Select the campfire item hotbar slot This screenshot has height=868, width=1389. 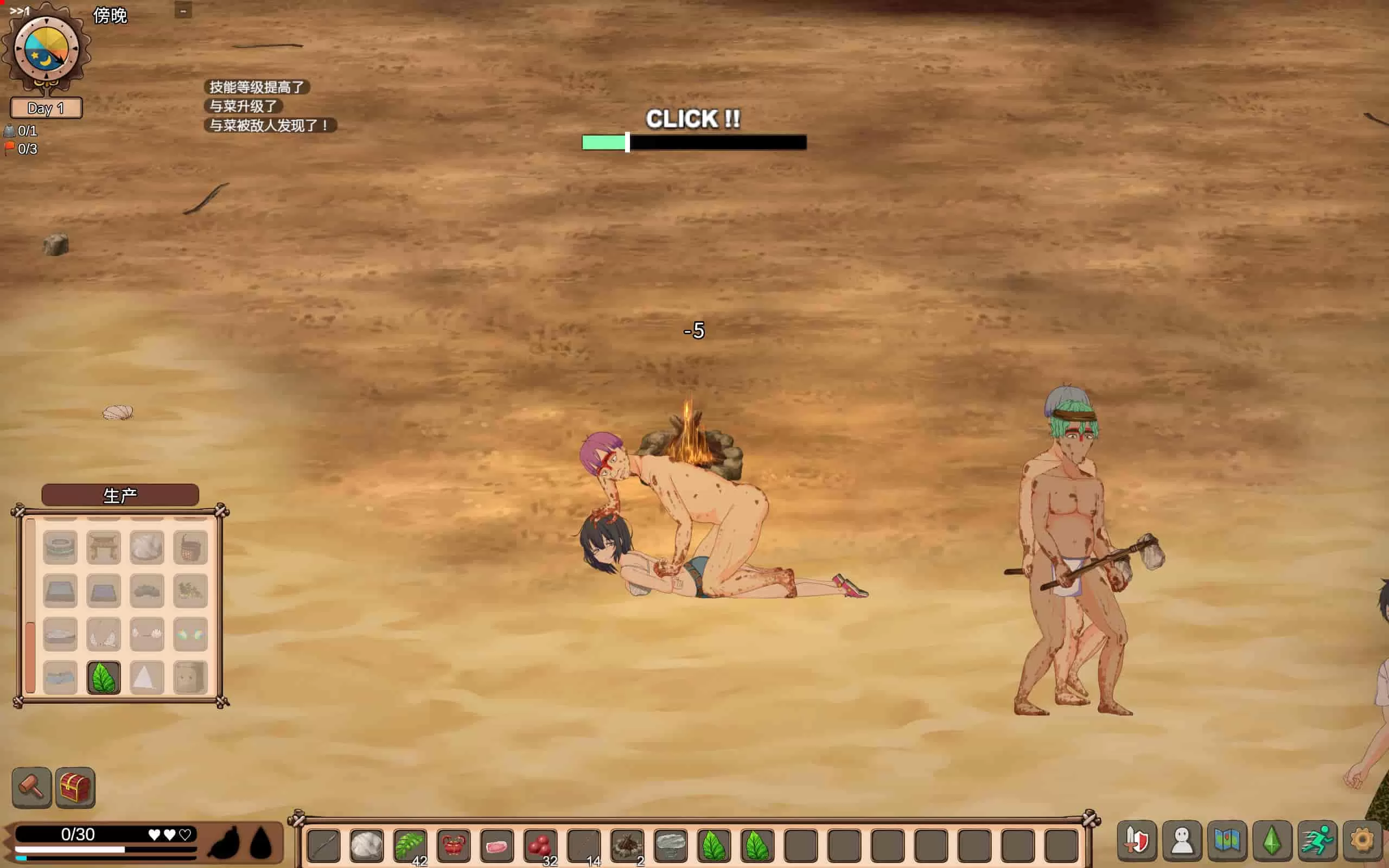(x=627, y=846)
